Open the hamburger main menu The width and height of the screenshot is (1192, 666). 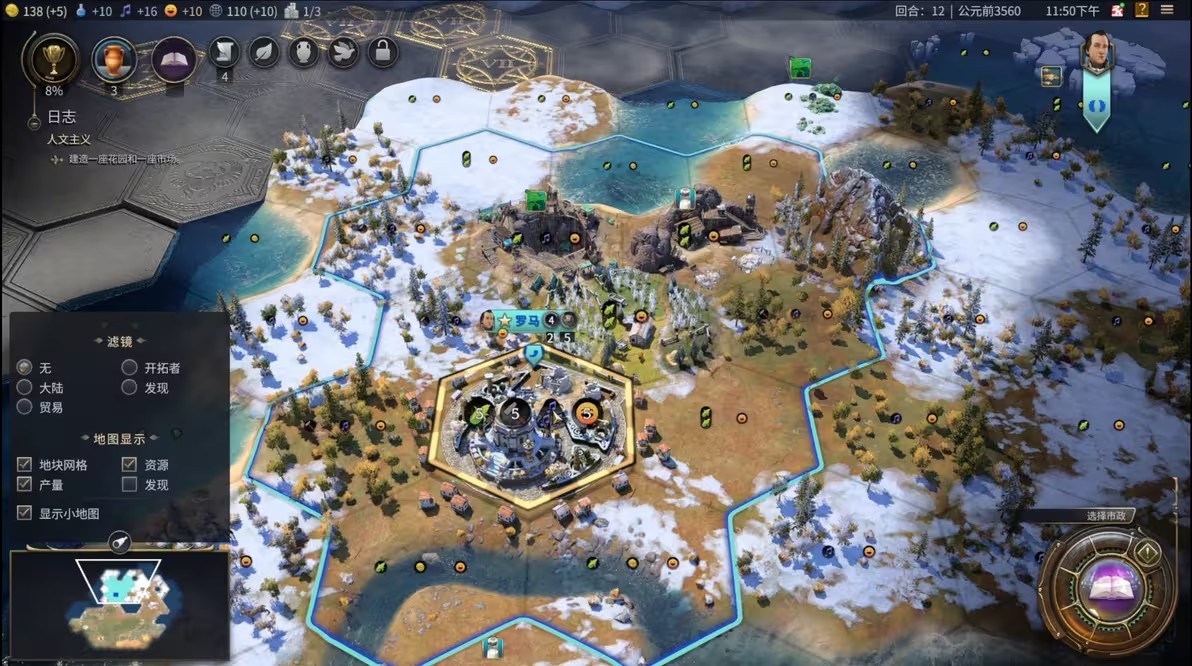1167,11
